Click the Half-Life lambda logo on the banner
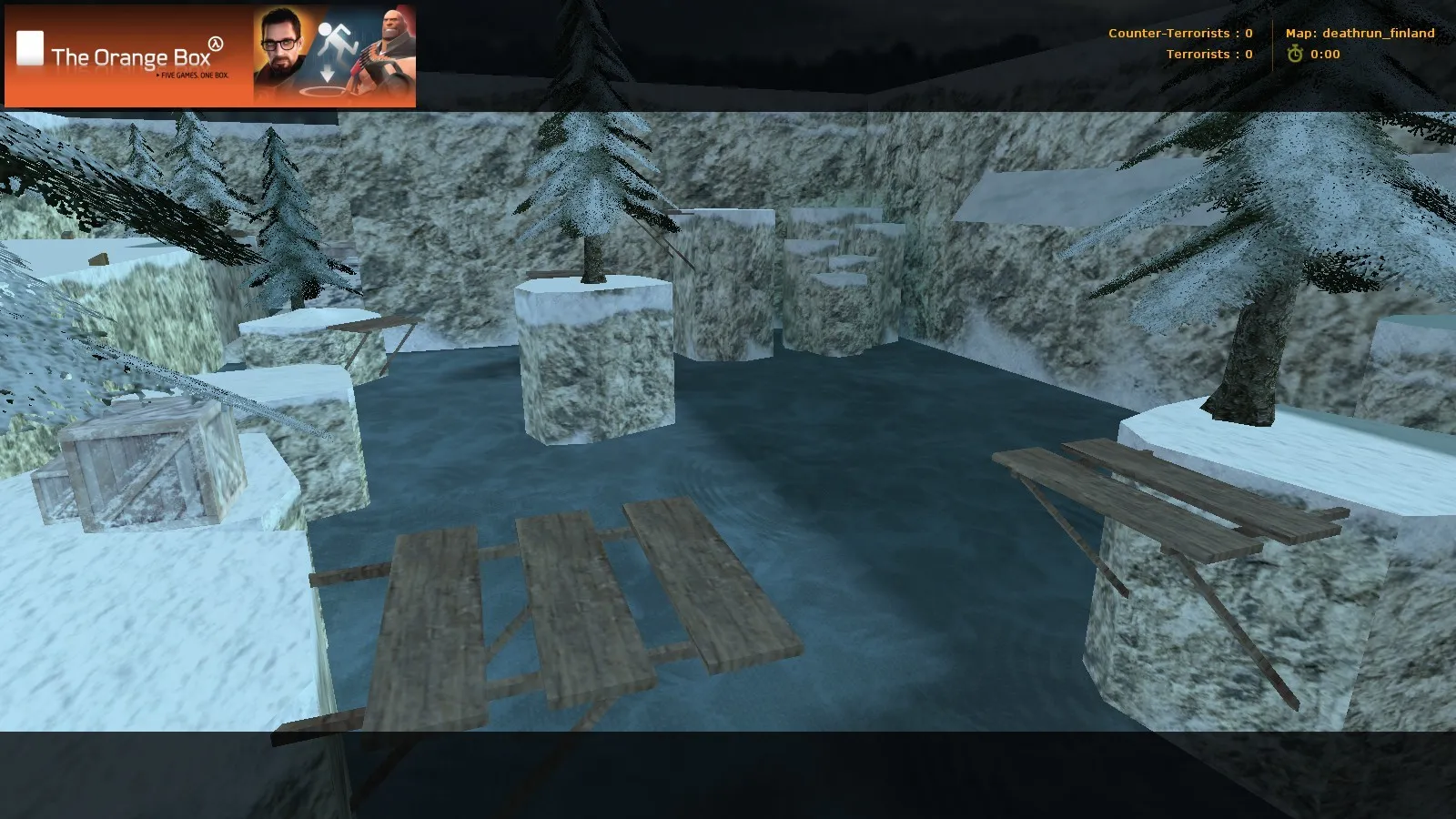 pos(214,44)
